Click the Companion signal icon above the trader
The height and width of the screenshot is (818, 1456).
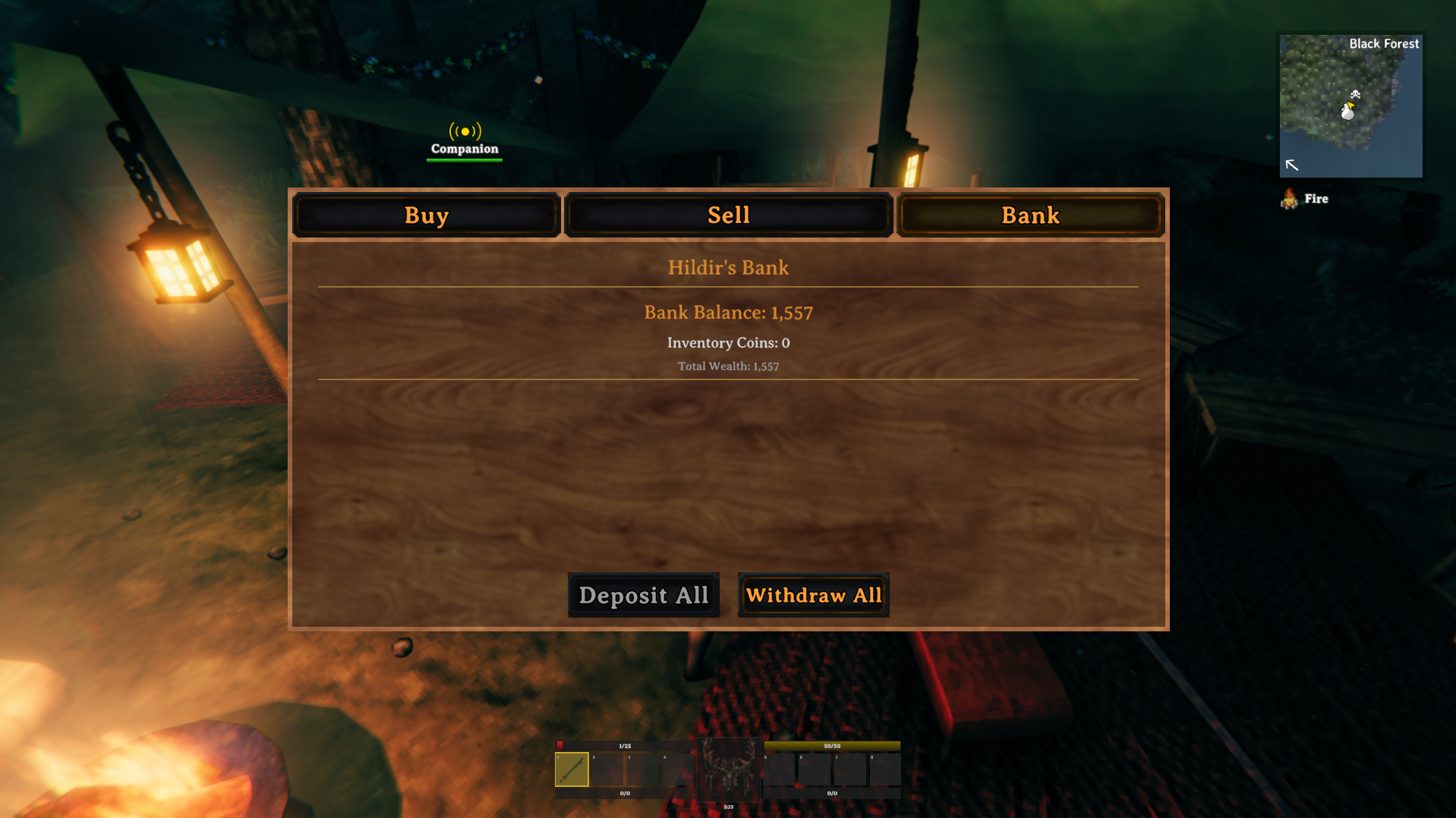tap(464, 132)
